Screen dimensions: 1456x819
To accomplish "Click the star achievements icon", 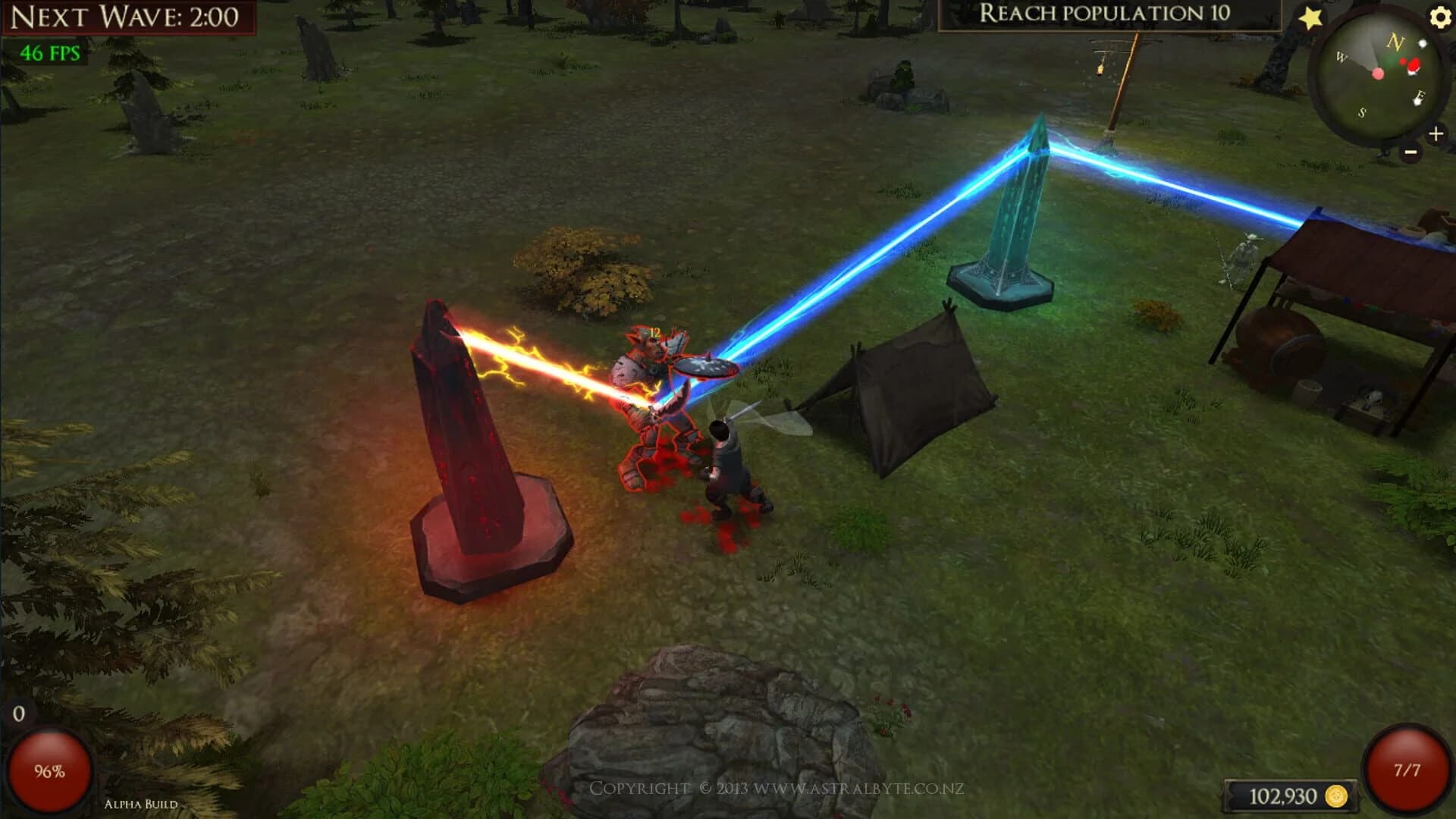I will coord(1312,17).
